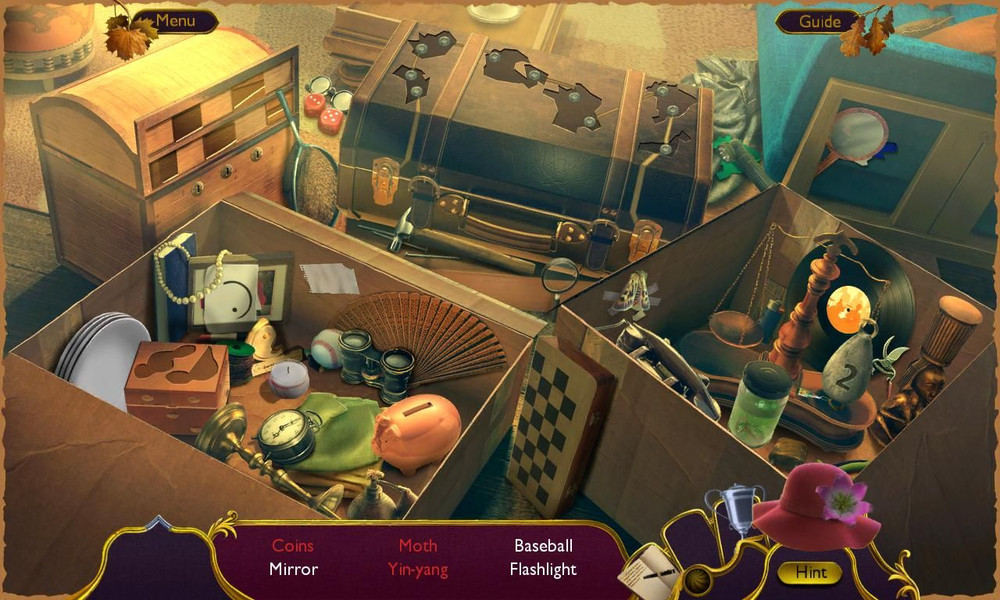This screenshot has width=1000, height=600.
Task: Select the Flashlight entry in item list
Action: pos(543,570)
